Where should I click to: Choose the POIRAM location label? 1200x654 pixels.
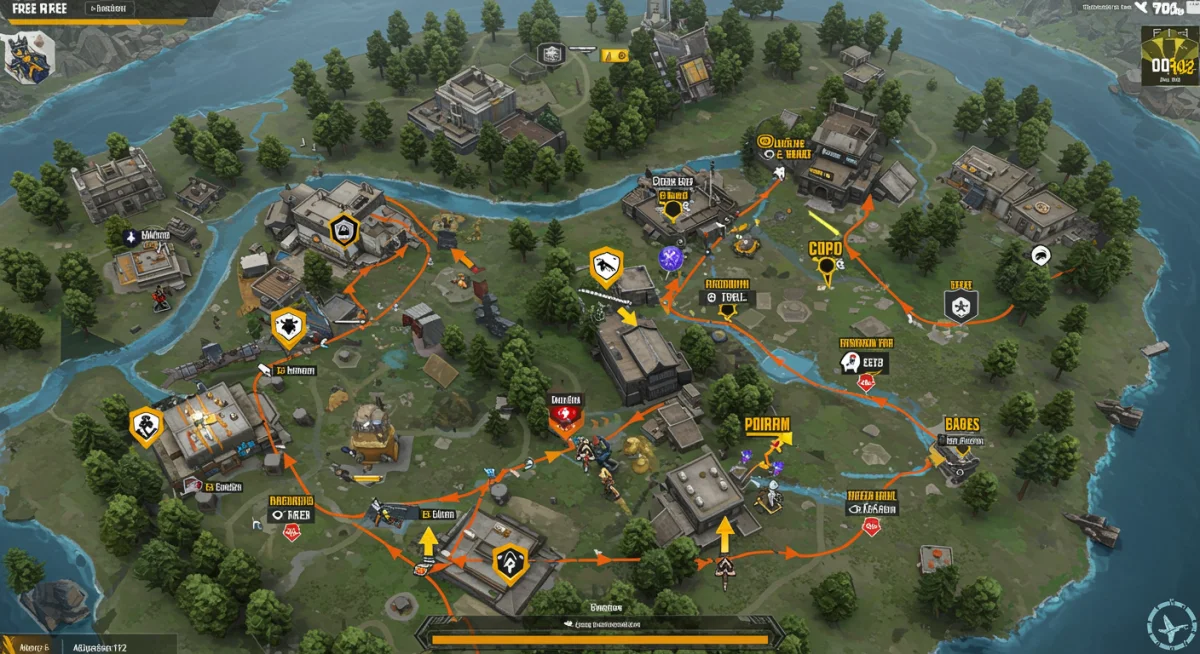click(768, 424)
